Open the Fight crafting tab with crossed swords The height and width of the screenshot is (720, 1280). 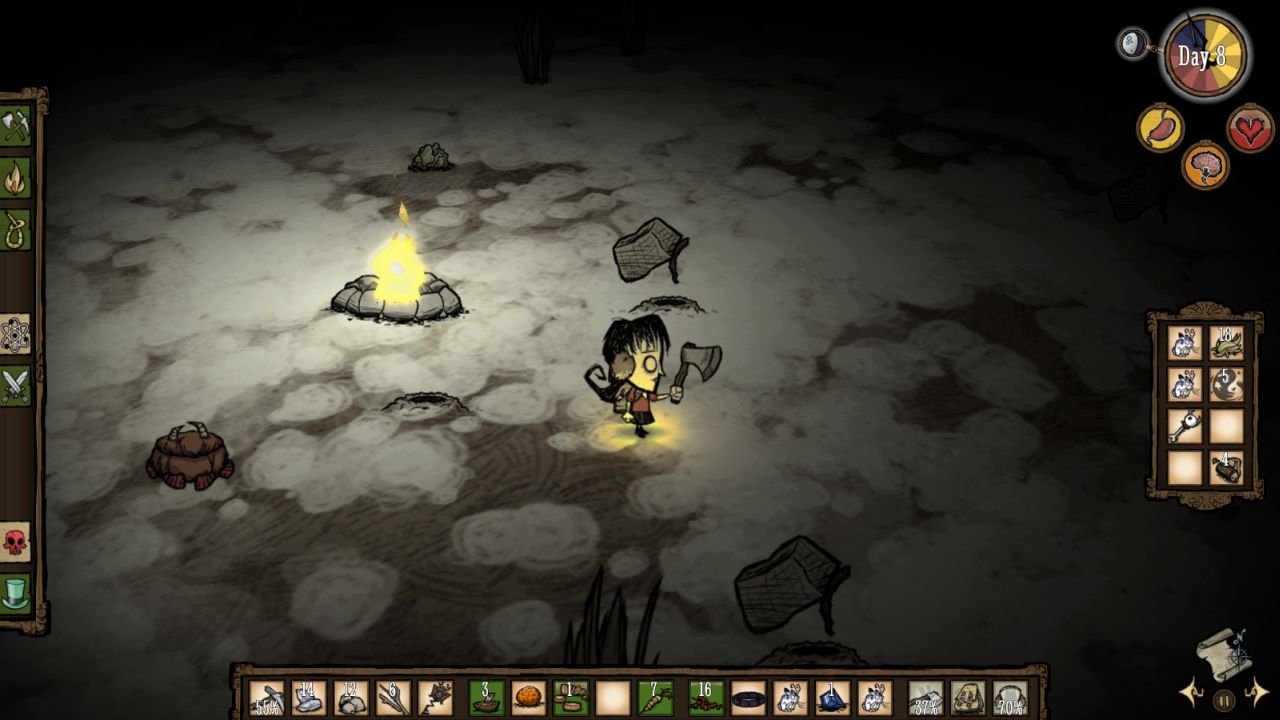pyautogui.click(x=16, y=385)
